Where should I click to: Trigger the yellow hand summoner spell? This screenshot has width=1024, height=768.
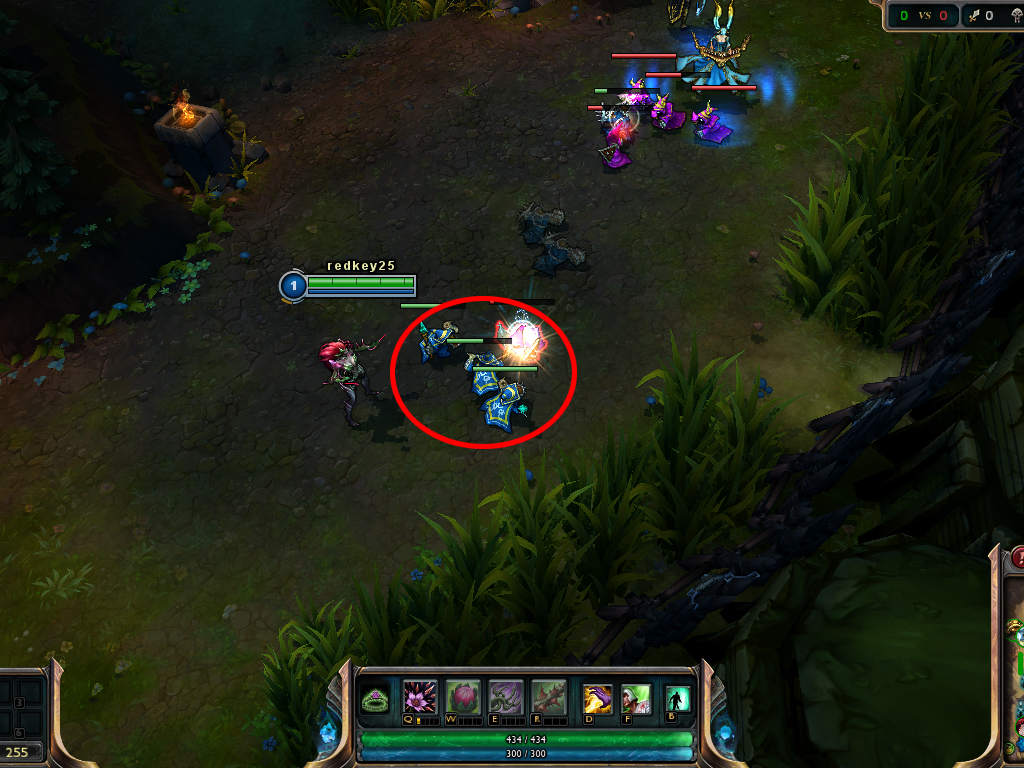pyautogui.click(x=598, y=698)
